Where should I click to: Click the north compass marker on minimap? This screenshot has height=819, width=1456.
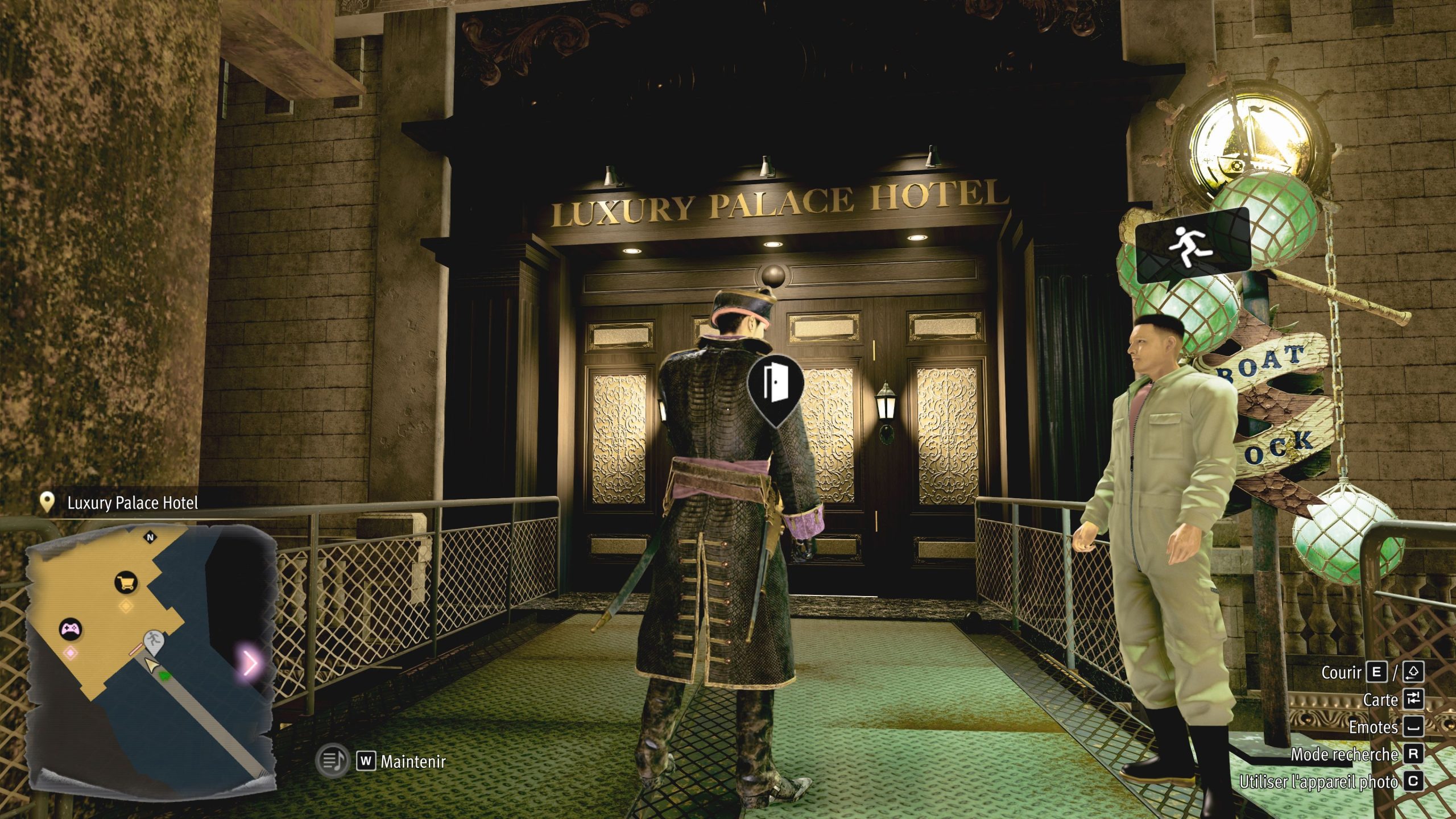(151, 537)
